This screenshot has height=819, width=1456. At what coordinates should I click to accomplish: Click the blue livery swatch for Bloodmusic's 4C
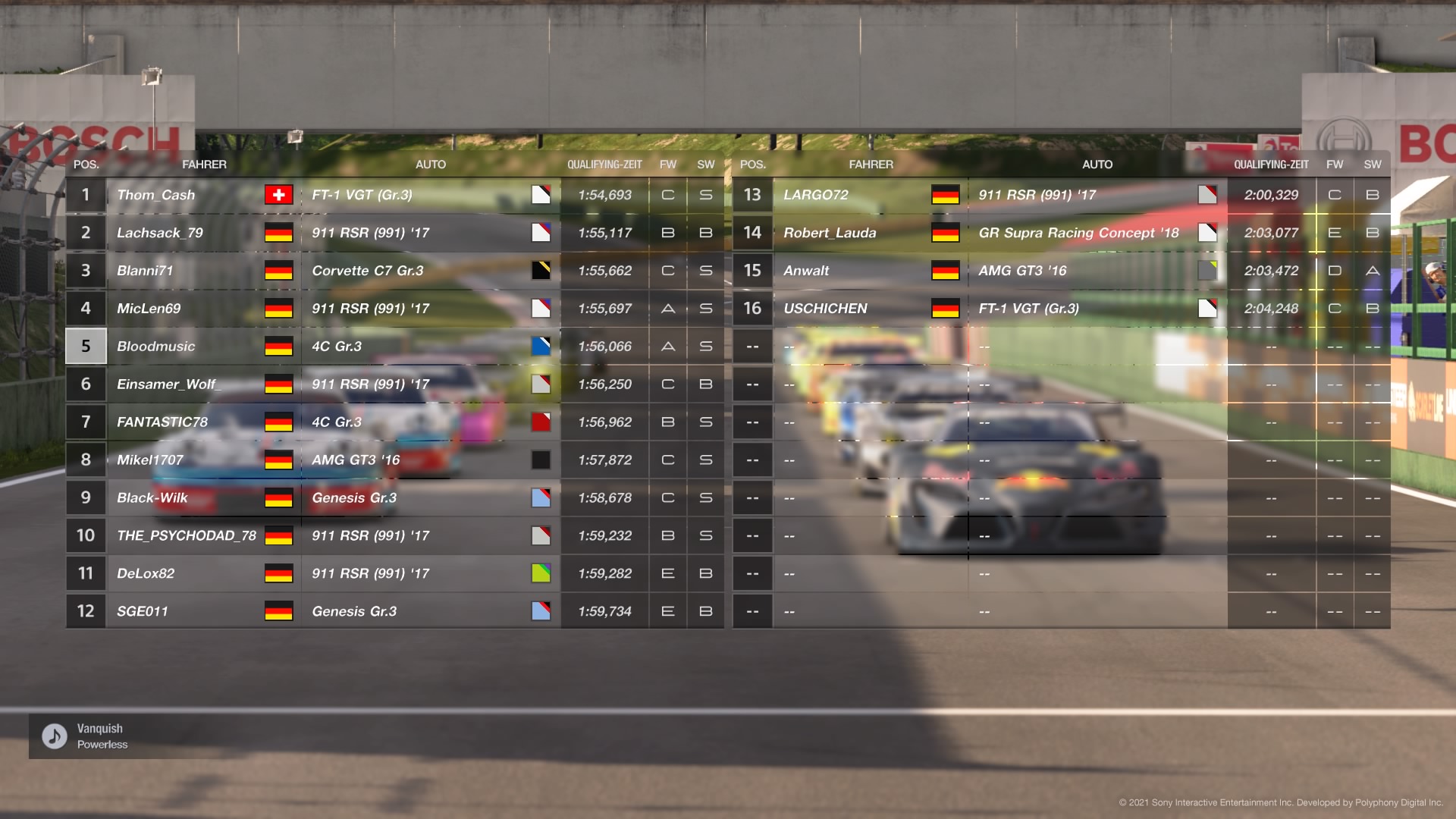click(x=541, y=346)
